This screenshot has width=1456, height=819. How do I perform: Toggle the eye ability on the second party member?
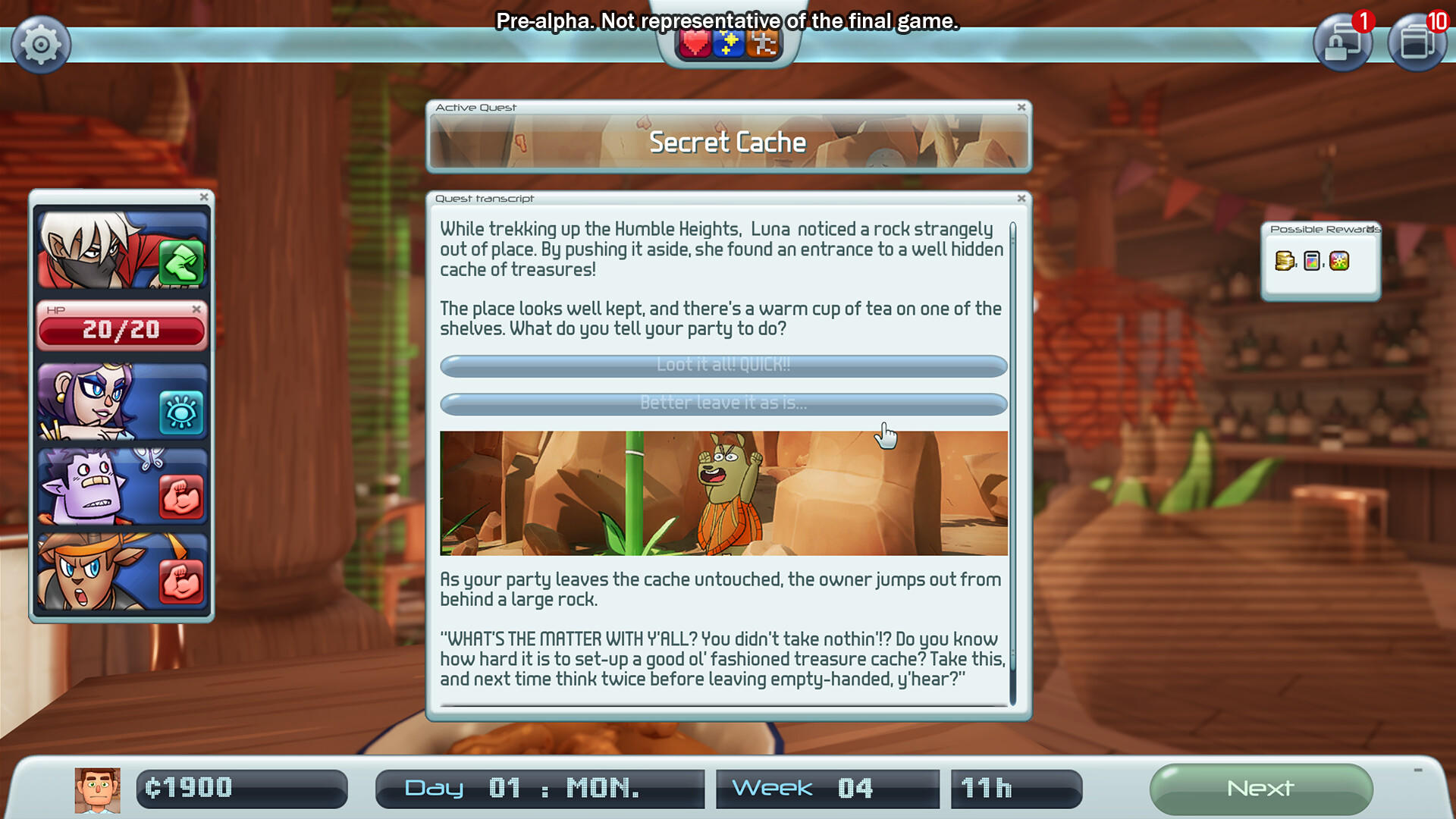pyautogui.click(x=182, y=410)
